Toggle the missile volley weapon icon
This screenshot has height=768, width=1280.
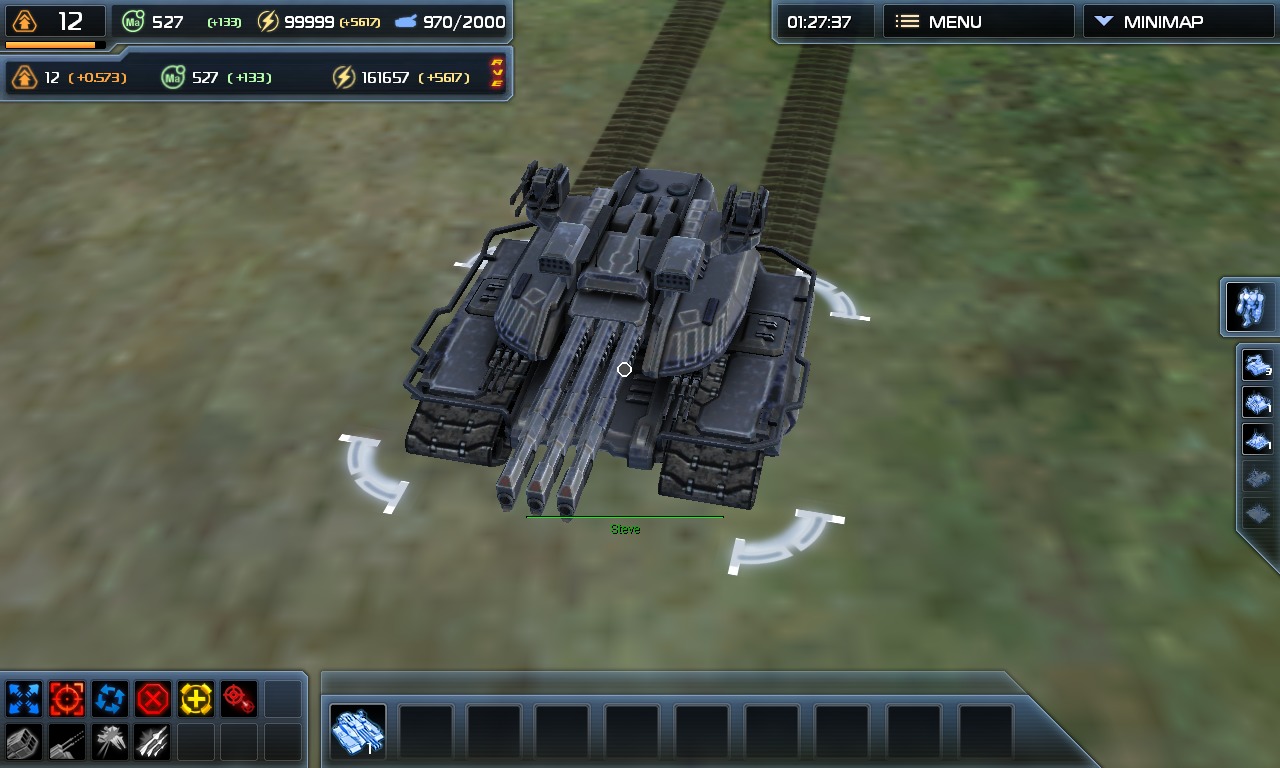coord(153,742)
